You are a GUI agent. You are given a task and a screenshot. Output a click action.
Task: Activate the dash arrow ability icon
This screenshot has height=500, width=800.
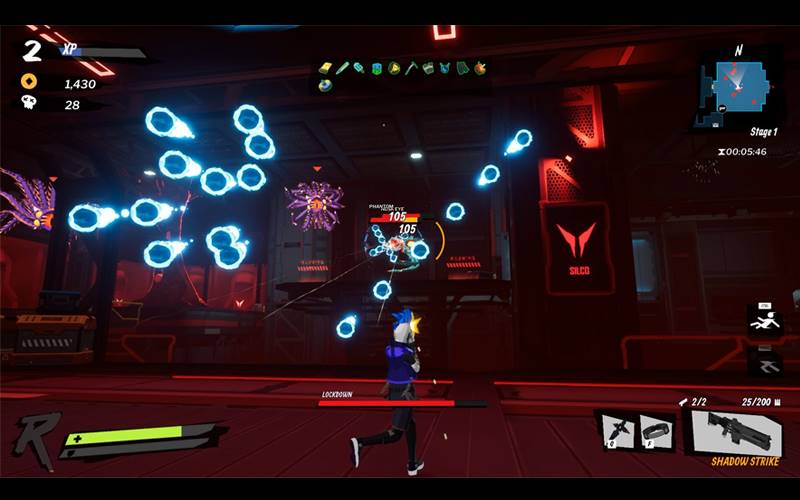[765, 362]
